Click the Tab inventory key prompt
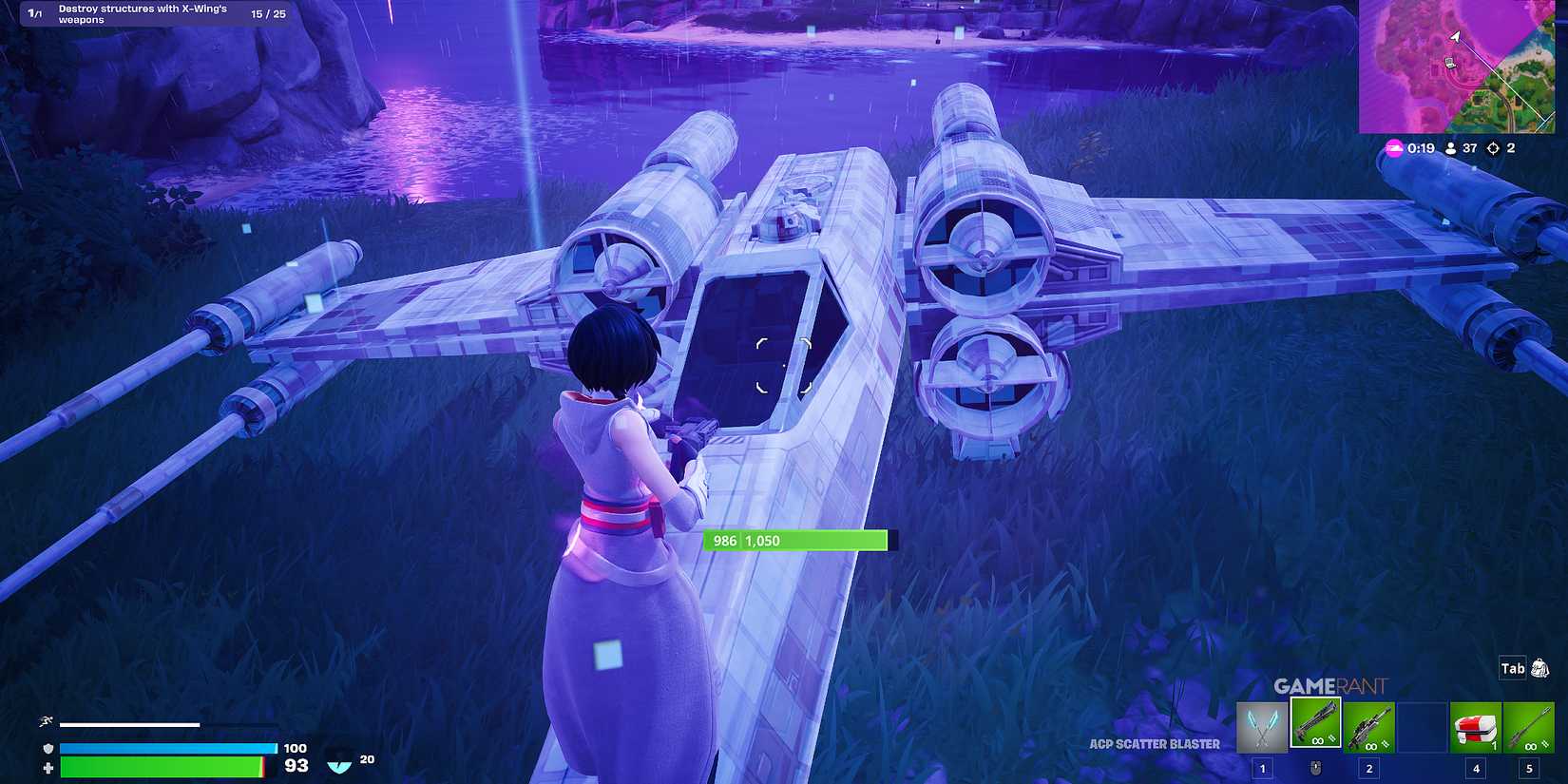The width and height of the screenshot is (1568, 784). tap(1511, 668)
